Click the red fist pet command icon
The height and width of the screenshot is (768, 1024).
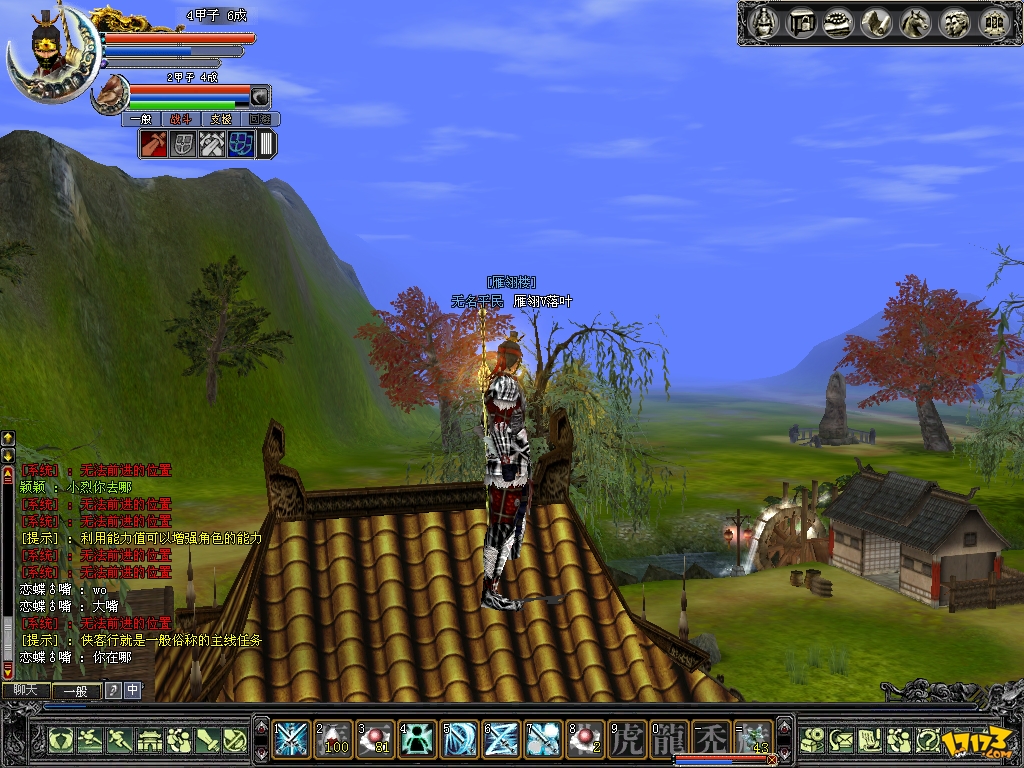(x=155, y=144)
